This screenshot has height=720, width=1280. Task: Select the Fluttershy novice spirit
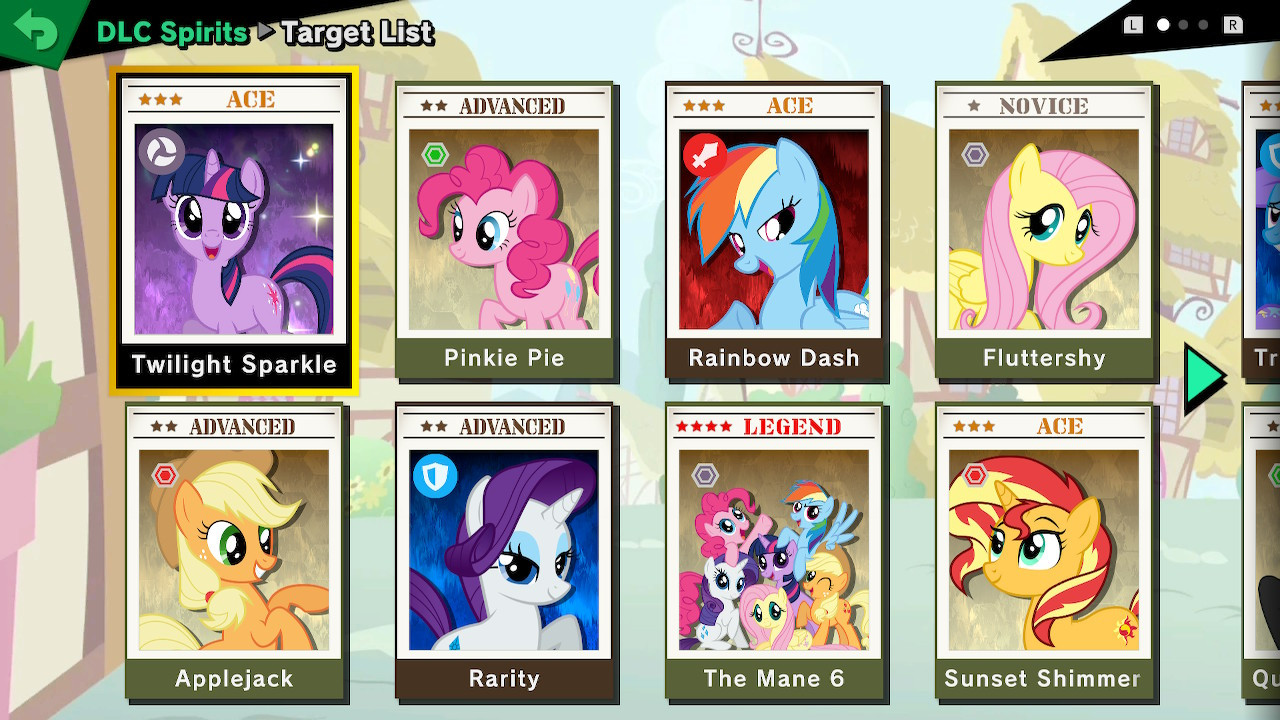[1044, 230]
